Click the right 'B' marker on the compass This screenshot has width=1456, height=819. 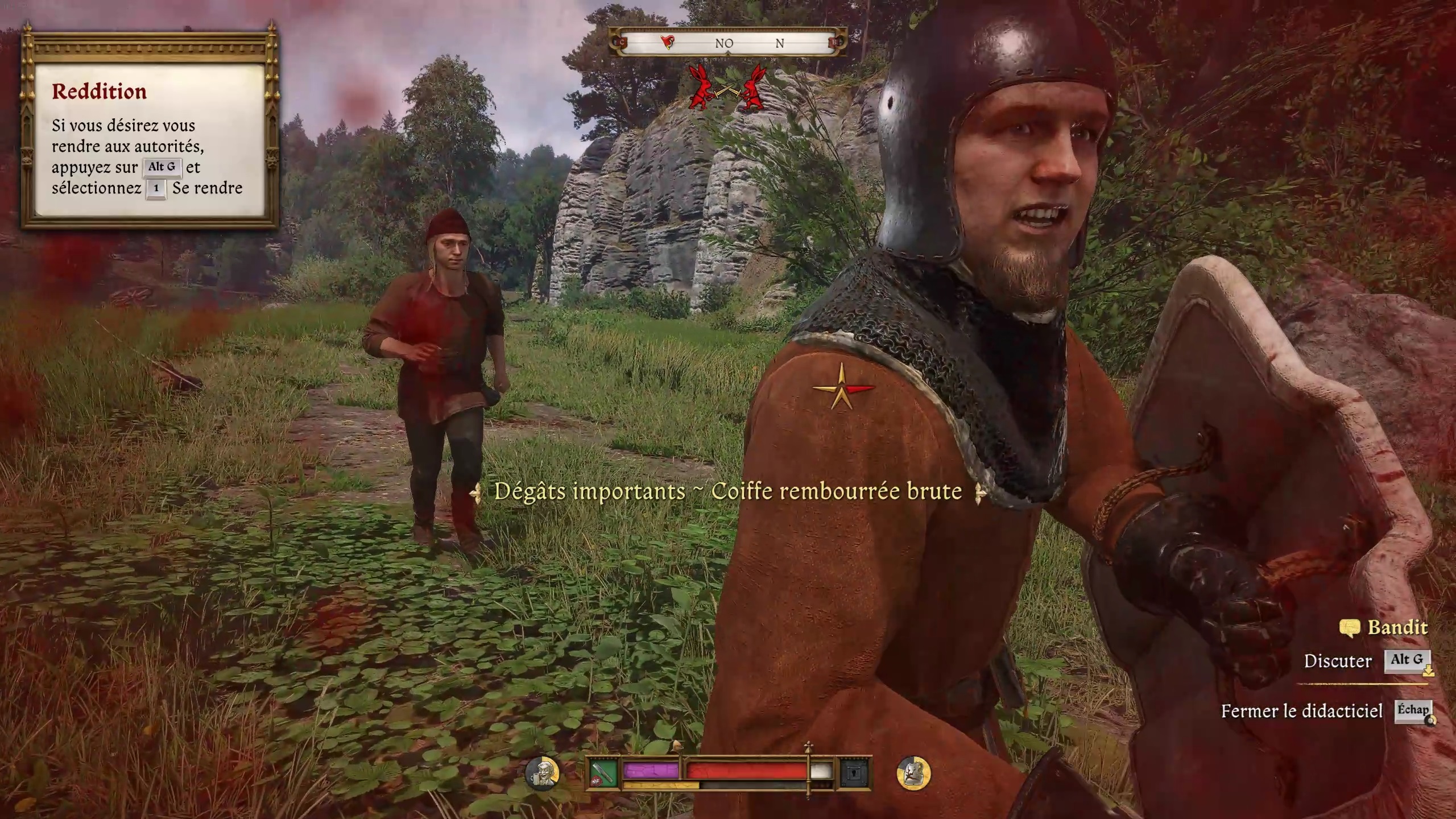point(834,42)
